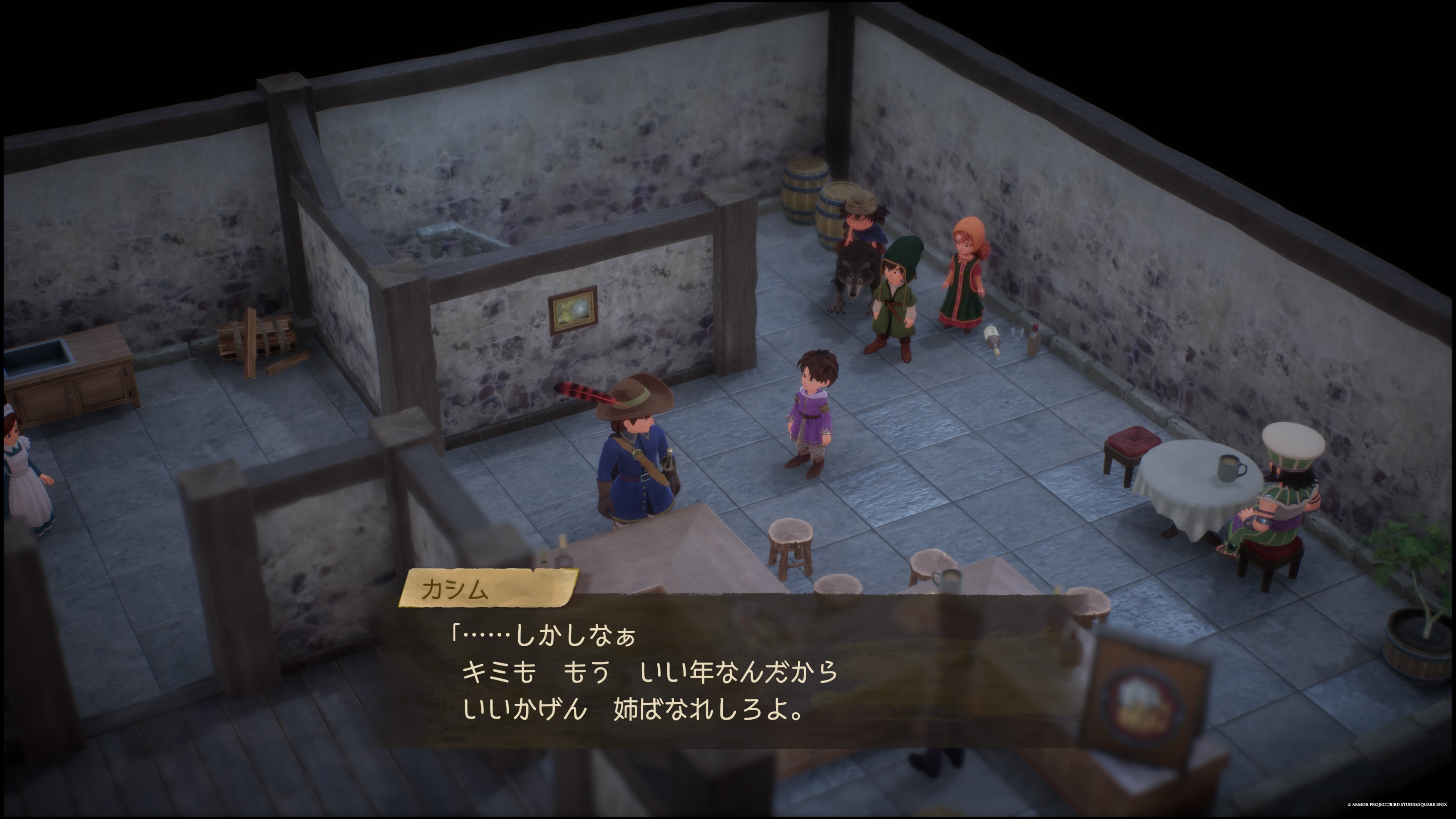Click the feathered-hat soldier Cassim
Viewport: 1456px width, 819px height.
point(639,469)
